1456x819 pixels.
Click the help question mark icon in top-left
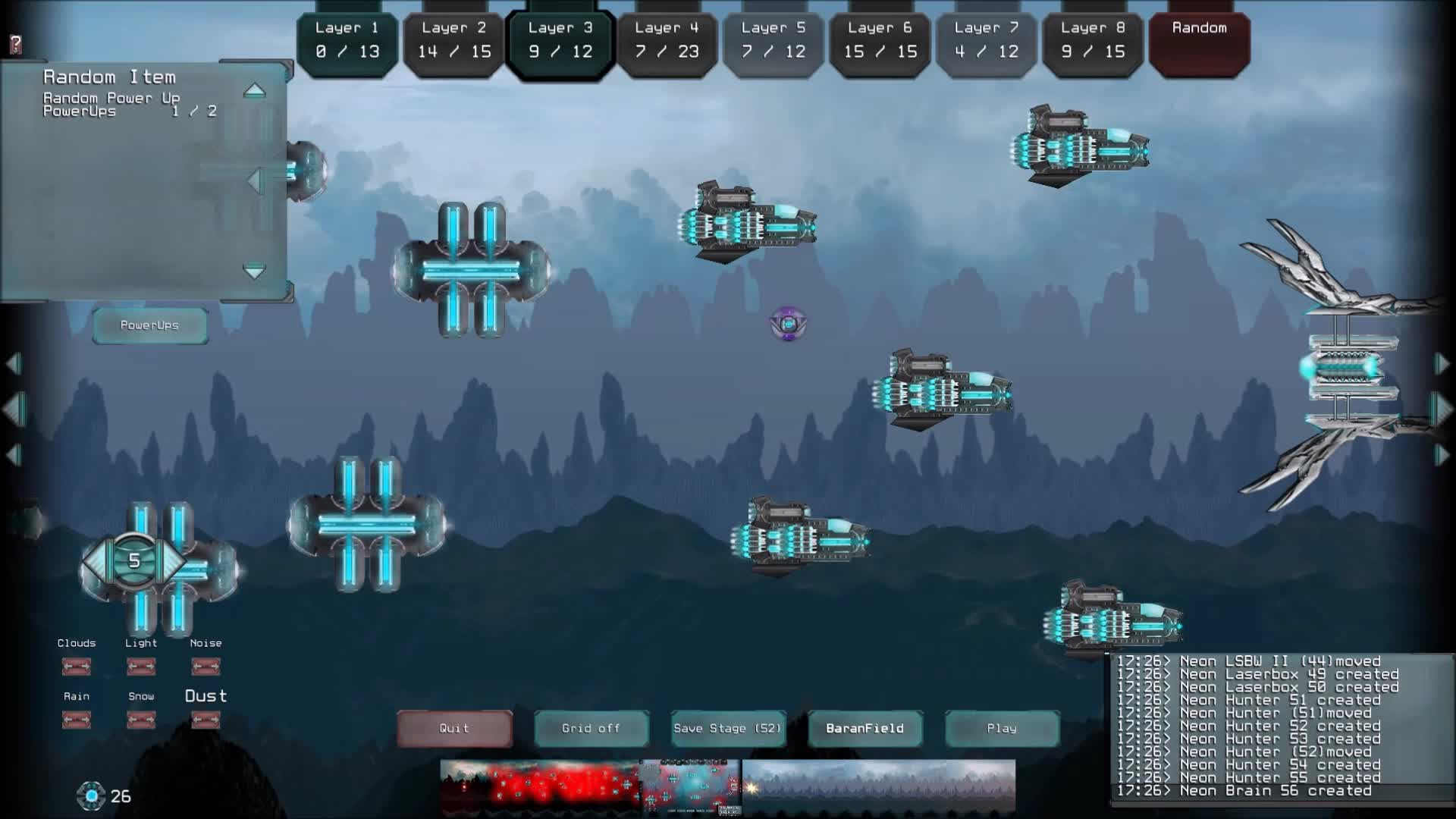click(15, 43)
